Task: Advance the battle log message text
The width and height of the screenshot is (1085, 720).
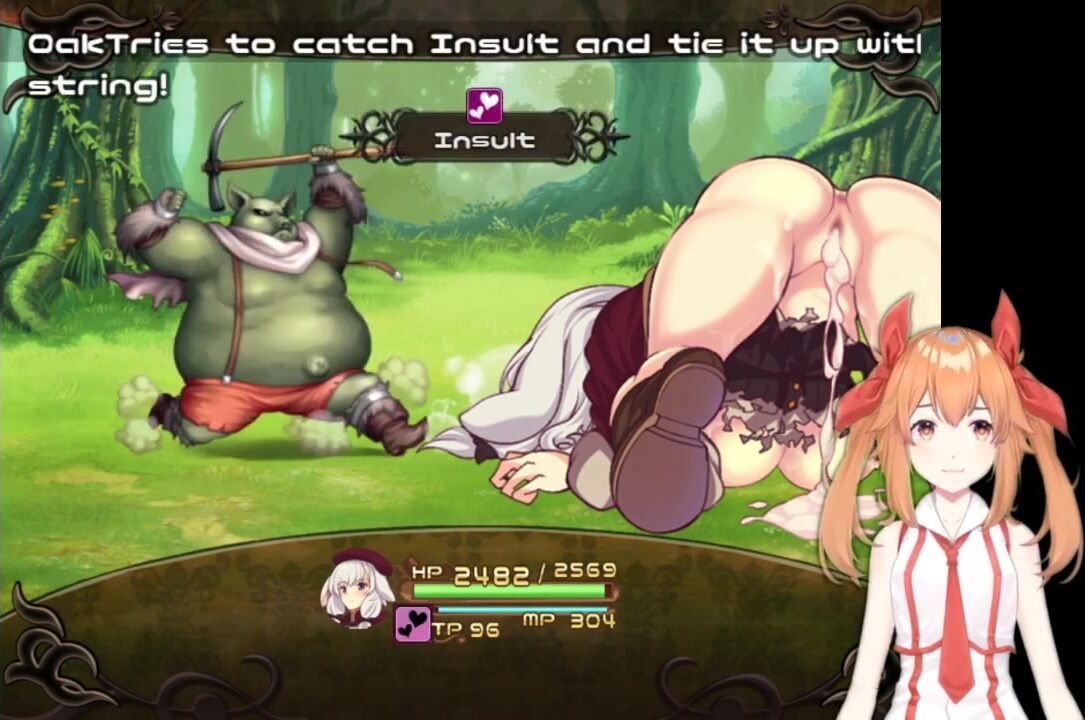Action: click(470, 64)
